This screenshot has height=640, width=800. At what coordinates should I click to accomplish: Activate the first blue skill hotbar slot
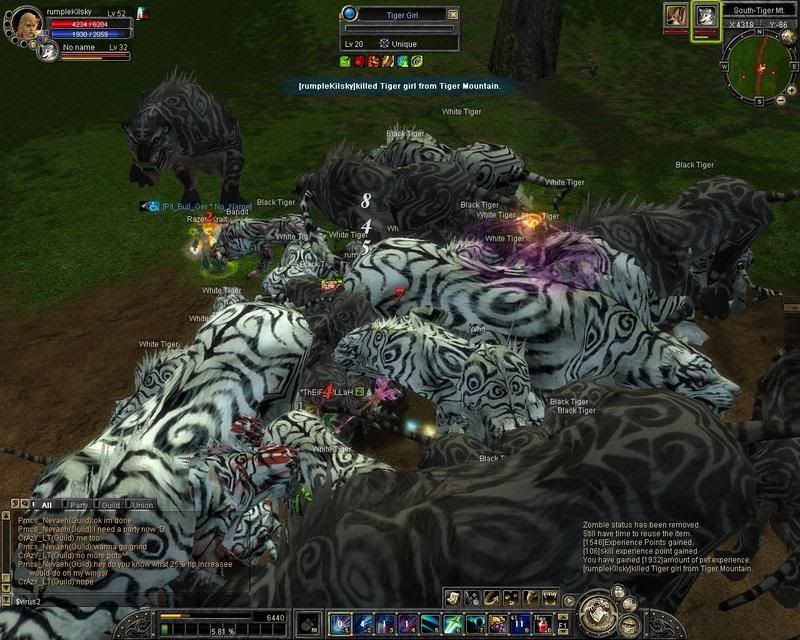[x=340, y=624]
